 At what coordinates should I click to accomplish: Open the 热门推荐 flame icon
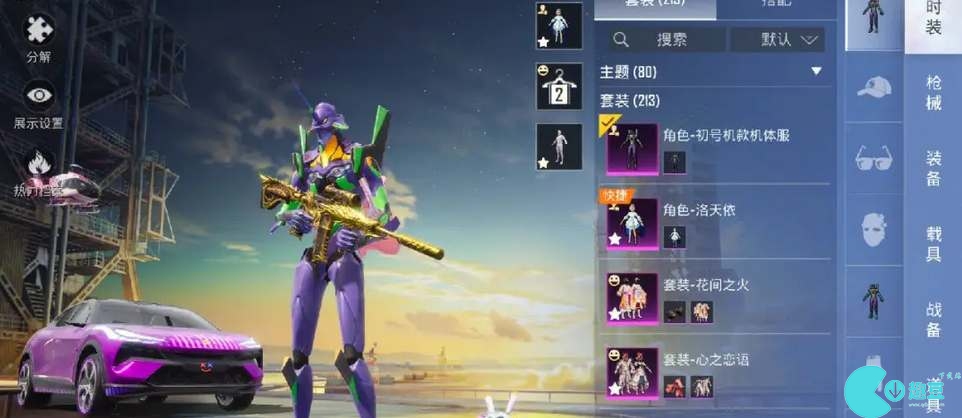pyautogui.click(x=39, y=164)
